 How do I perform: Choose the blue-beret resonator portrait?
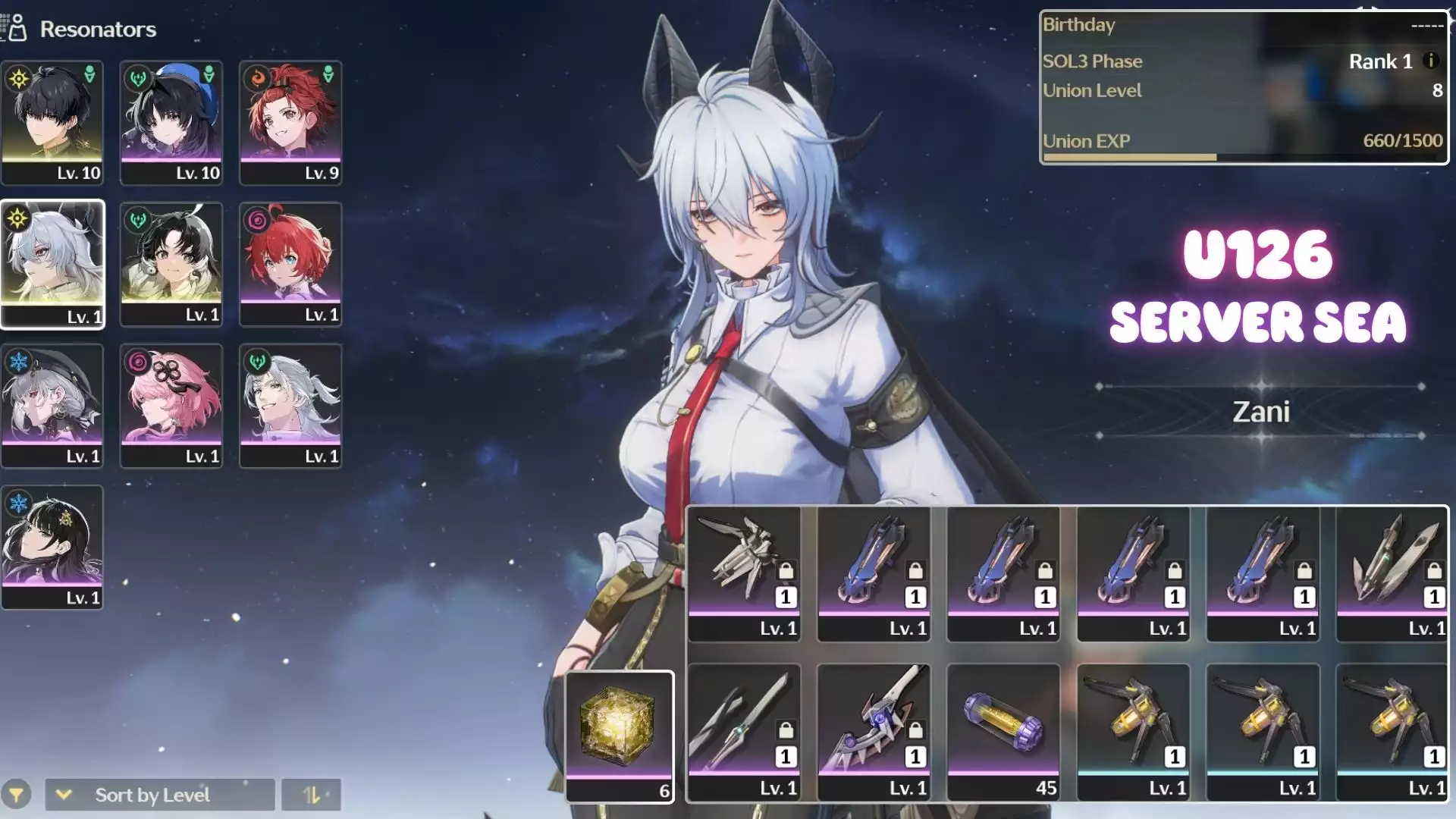(171, 122)
